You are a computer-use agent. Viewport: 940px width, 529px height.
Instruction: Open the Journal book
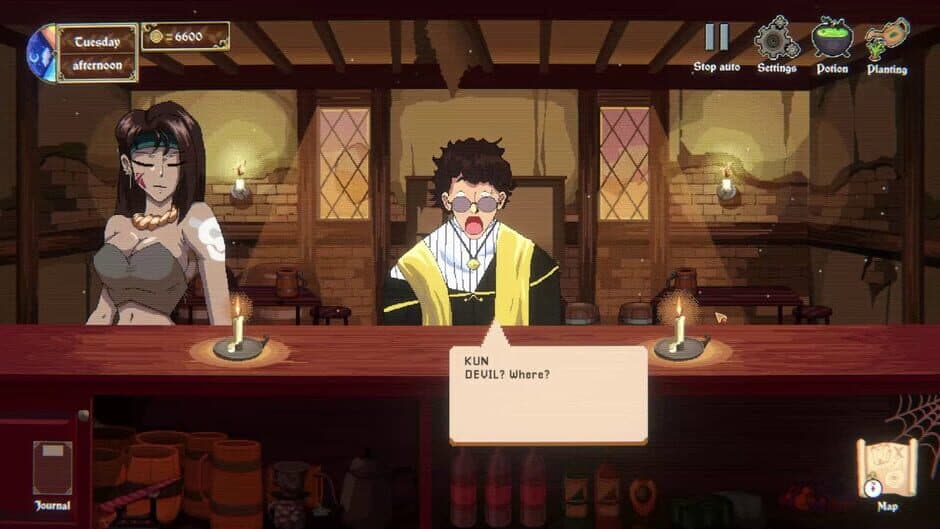pos(52,470)
